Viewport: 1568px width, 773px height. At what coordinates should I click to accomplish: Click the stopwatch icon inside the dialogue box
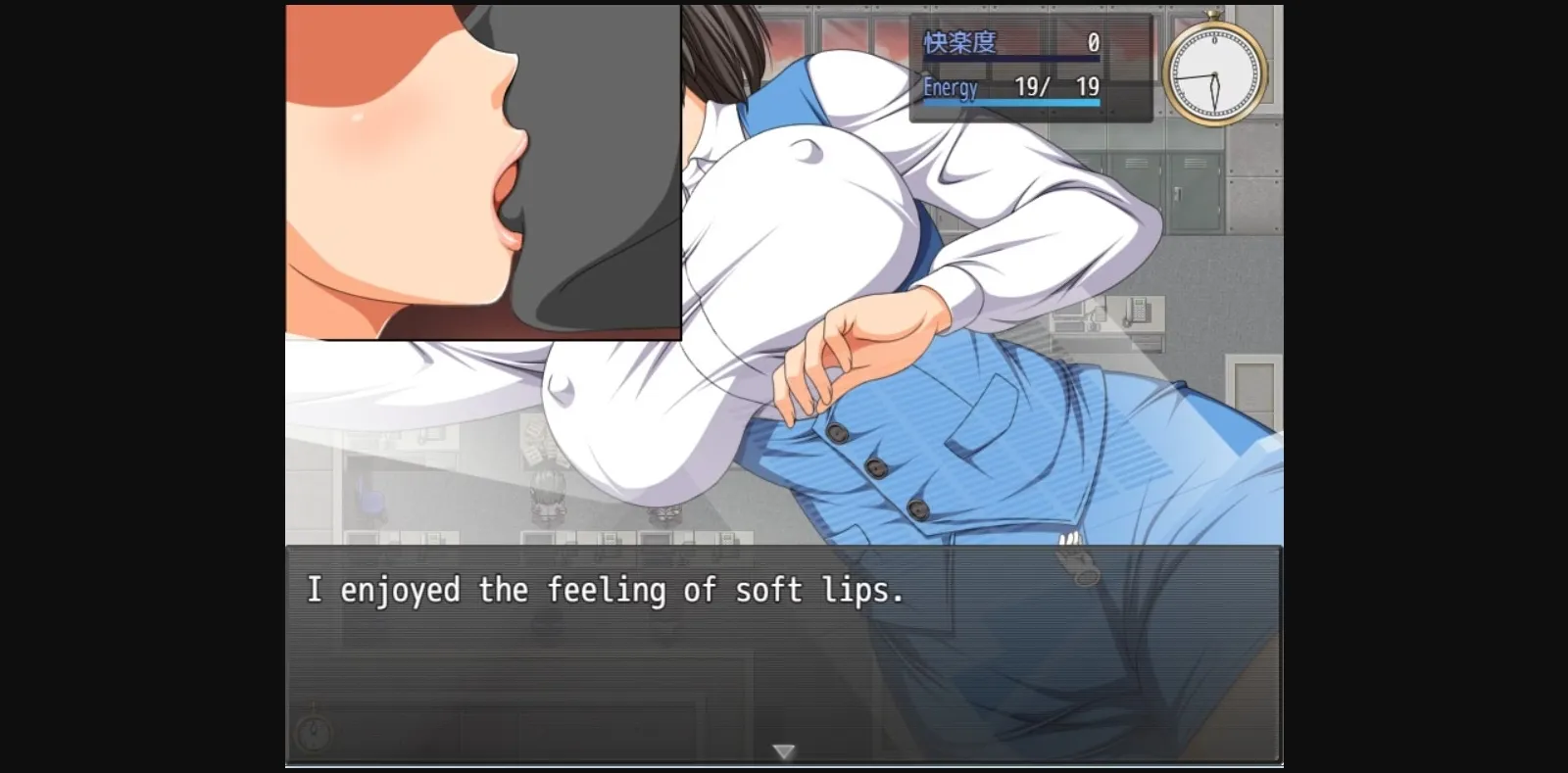(x=313, y=733)
